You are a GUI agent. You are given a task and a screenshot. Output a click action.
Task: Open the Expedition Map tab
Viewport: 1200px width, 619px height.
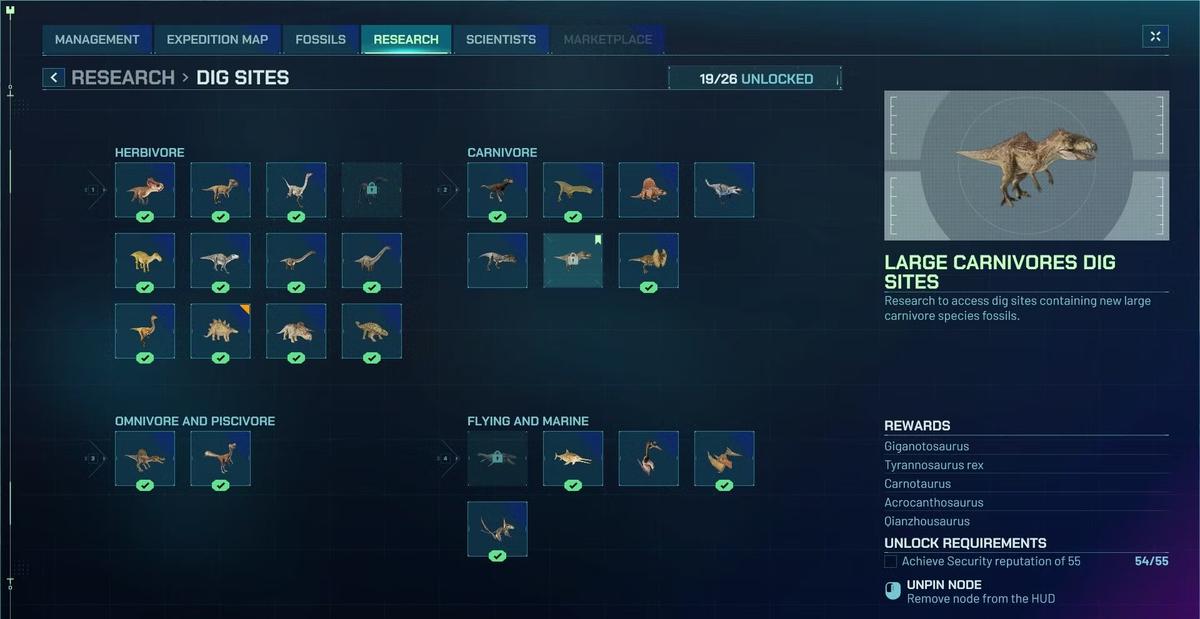tap(217, 40)
